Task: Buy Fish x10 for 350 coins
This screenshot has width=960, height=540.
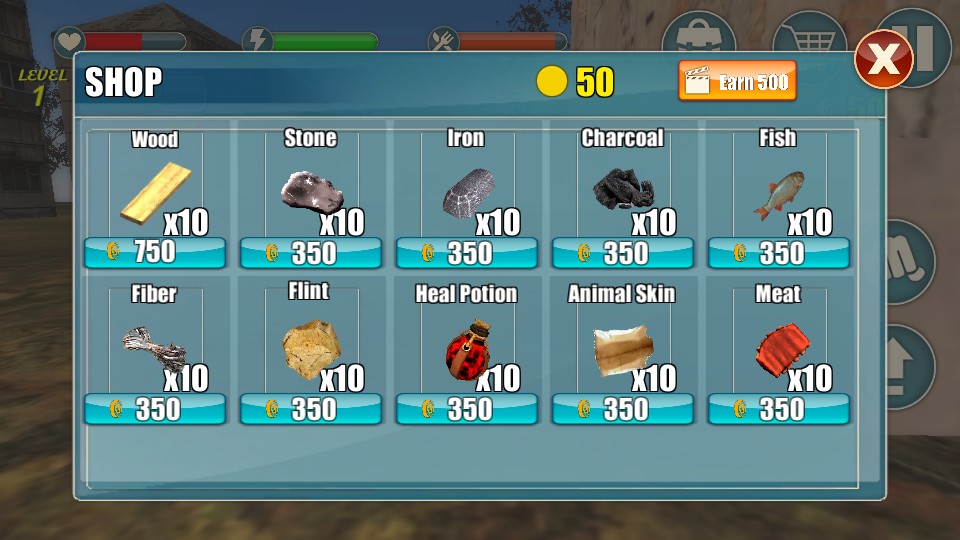Action: point(779,253)
